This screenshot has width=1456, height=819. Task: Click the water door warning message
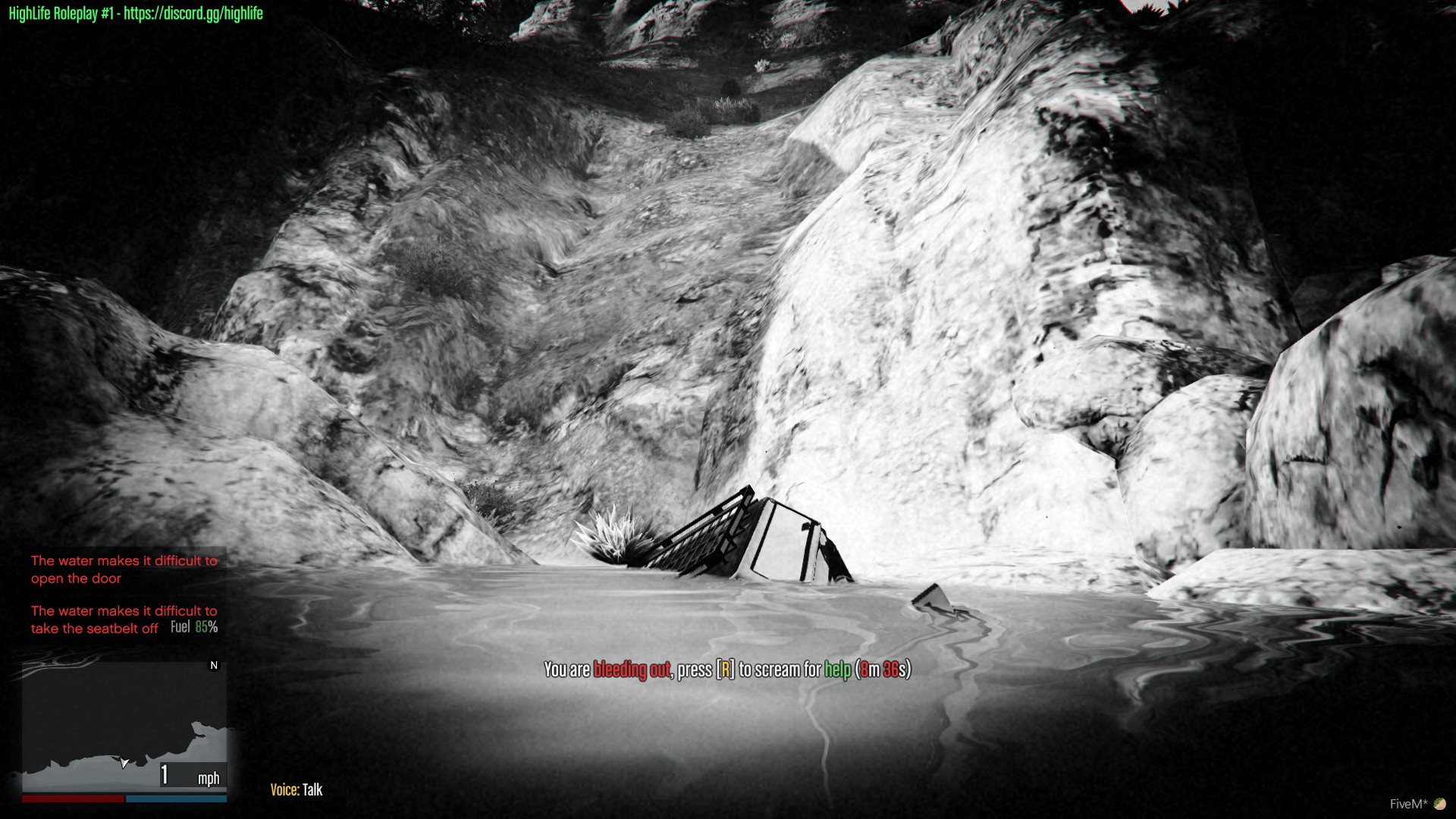[x=124, y=570]
